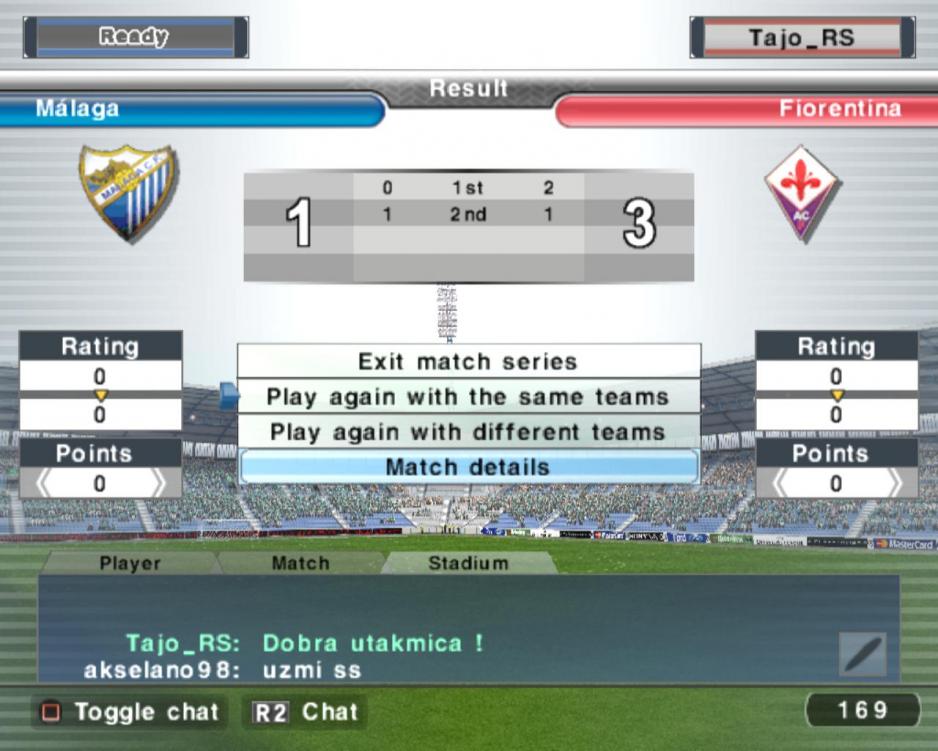This screenshot has width=938, height=751.
Task: Pick Play again with different teams
Action: 468,432
